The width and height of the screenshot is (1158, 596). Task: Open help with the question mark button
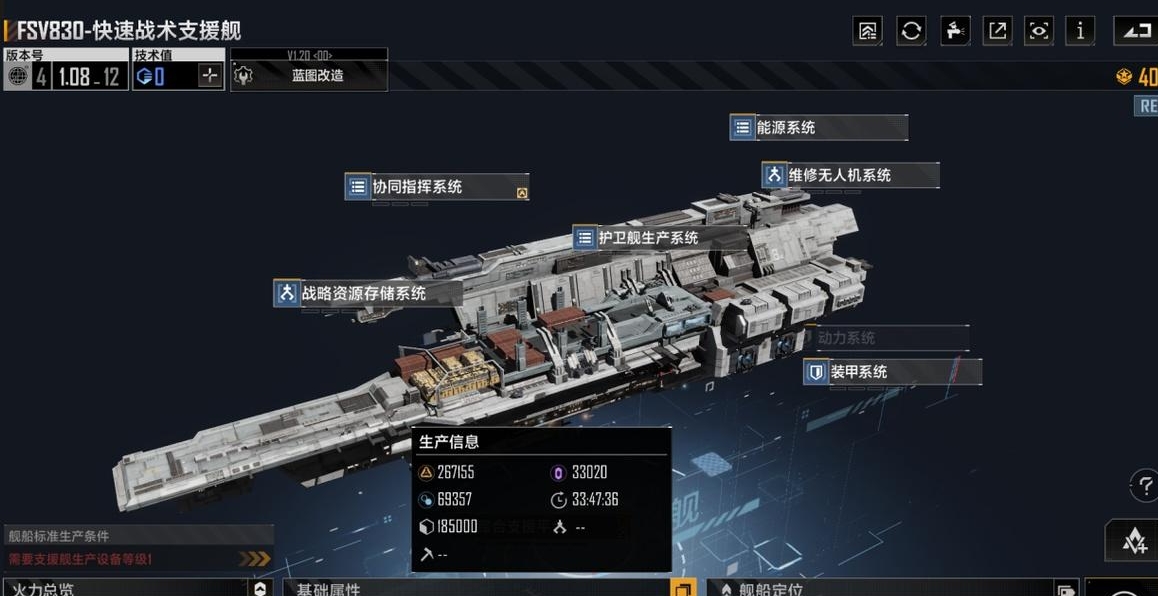tap(1145, 486)
